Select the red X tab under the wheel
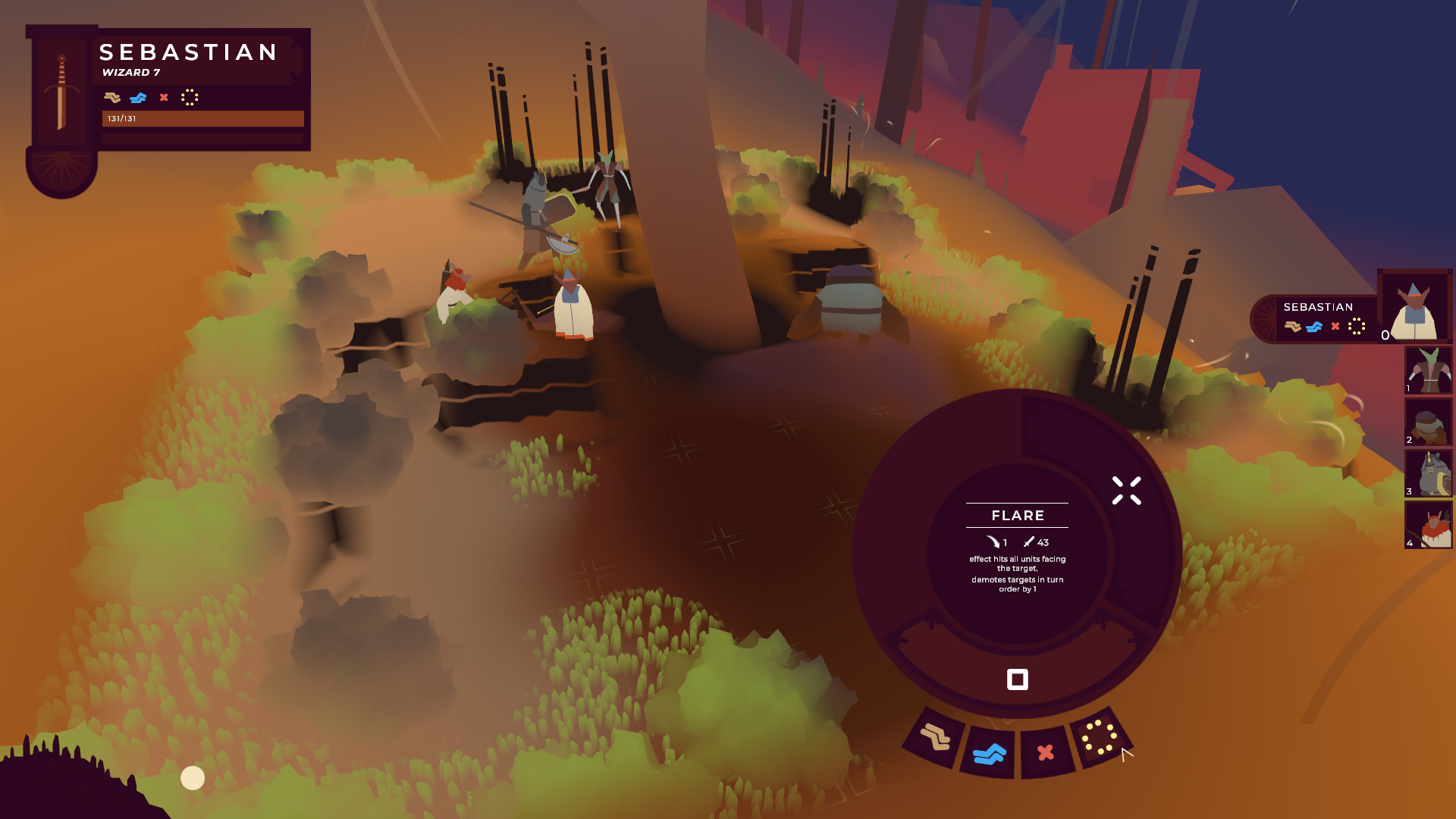The height and width of the screenshot is (819, 1456). pos(1046,752)
